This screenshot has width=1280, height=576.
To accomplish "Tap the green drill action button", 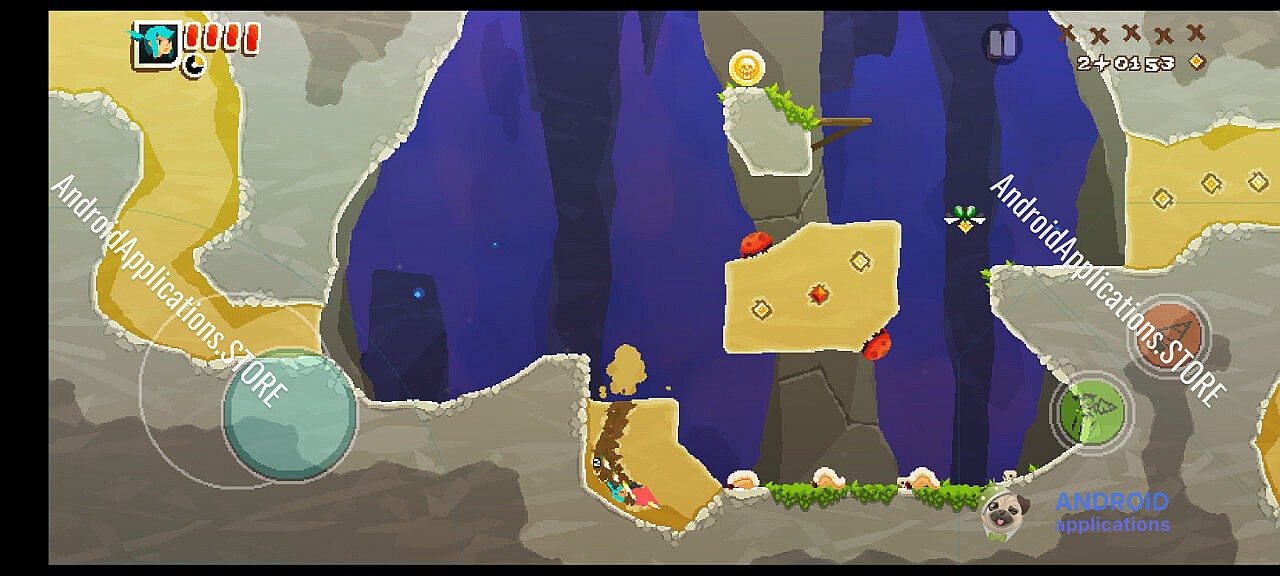I will pos(1091,411).
